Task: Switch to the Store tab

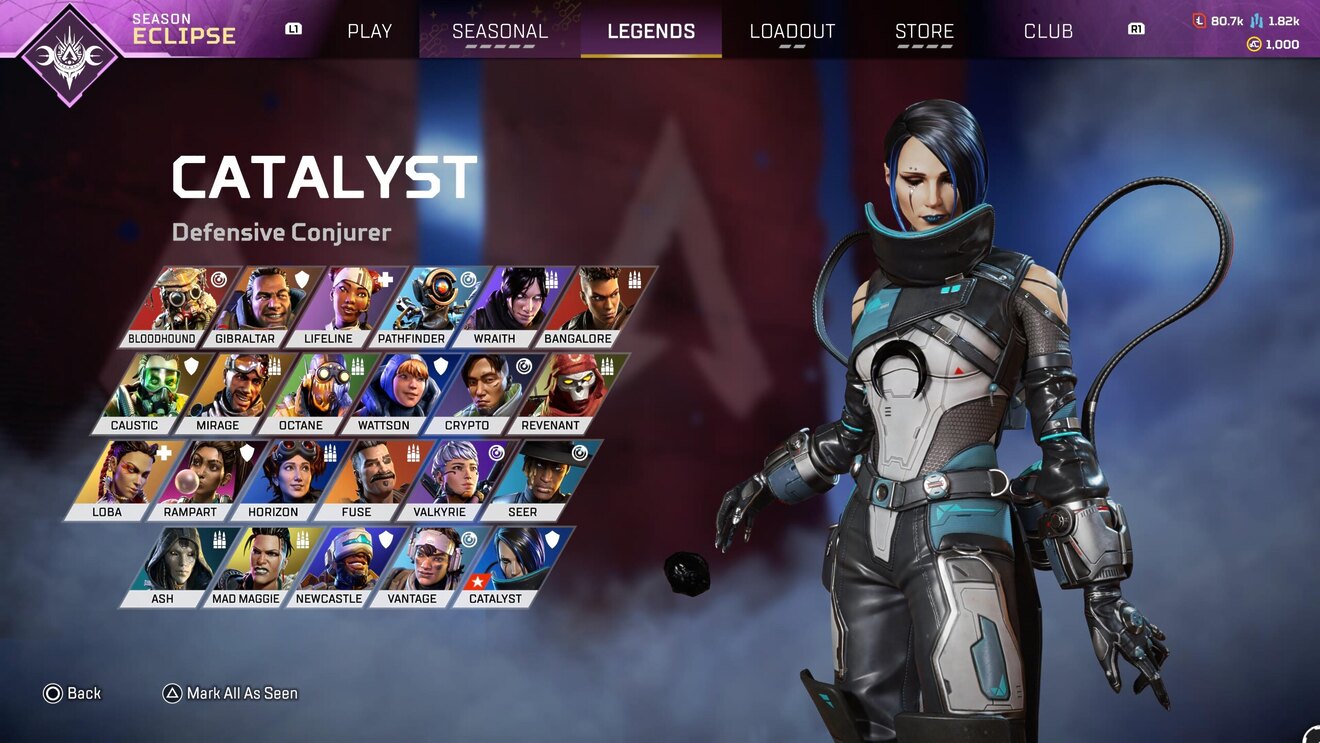Action: [923, 31]
